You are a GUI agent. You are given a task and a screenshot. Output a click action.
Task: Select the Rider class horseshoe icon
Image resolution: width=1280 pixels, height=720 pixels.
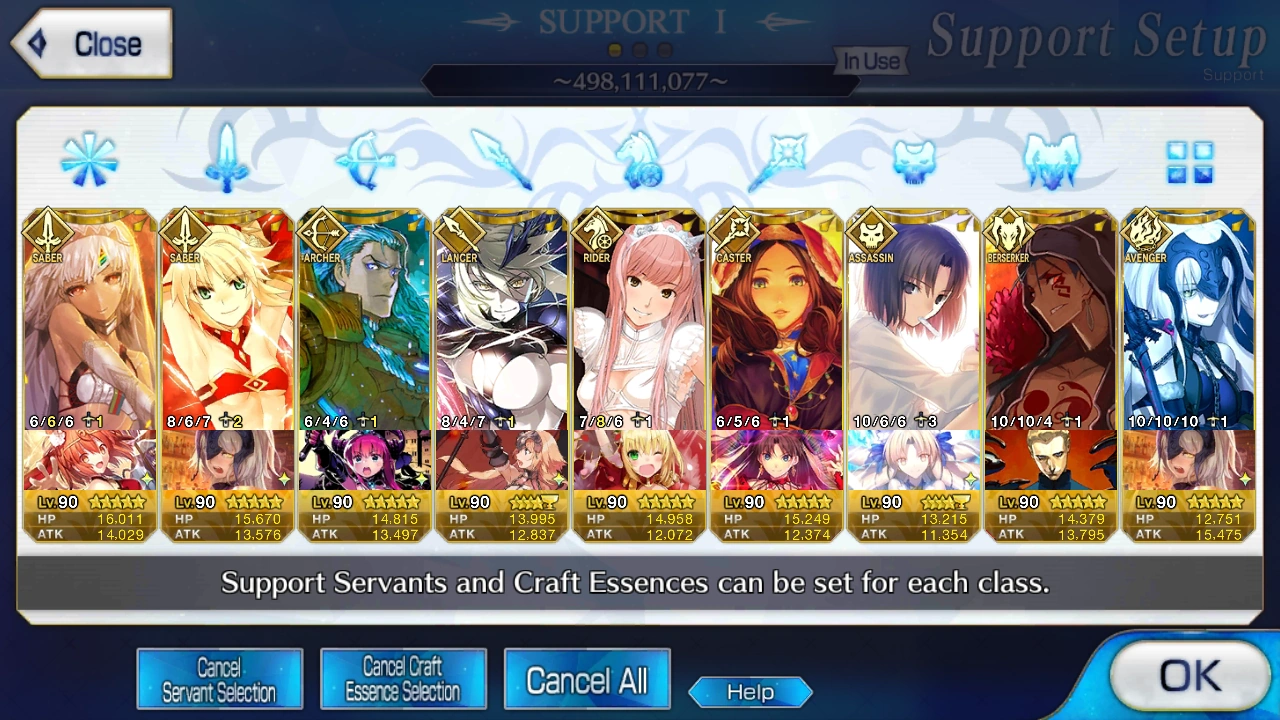pos(640,160)
